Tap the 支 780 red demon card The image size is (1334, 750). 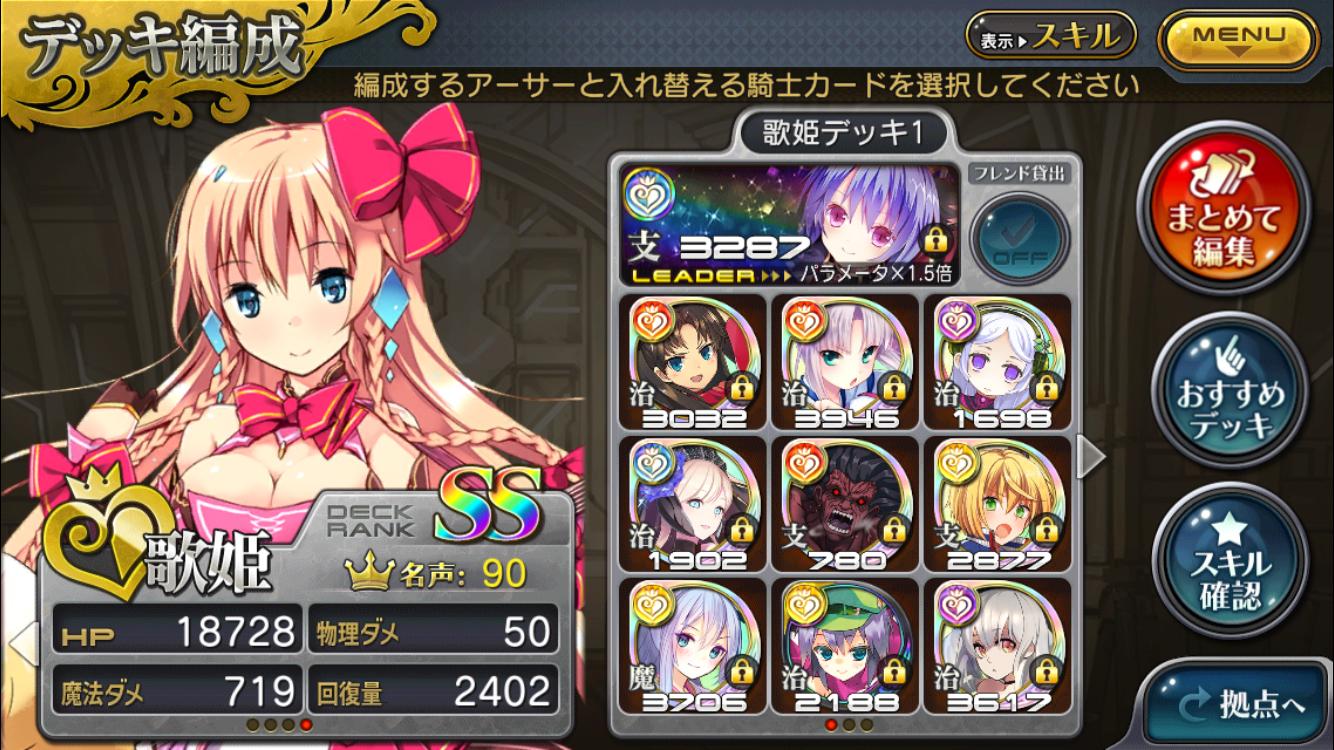pos(843,500)
